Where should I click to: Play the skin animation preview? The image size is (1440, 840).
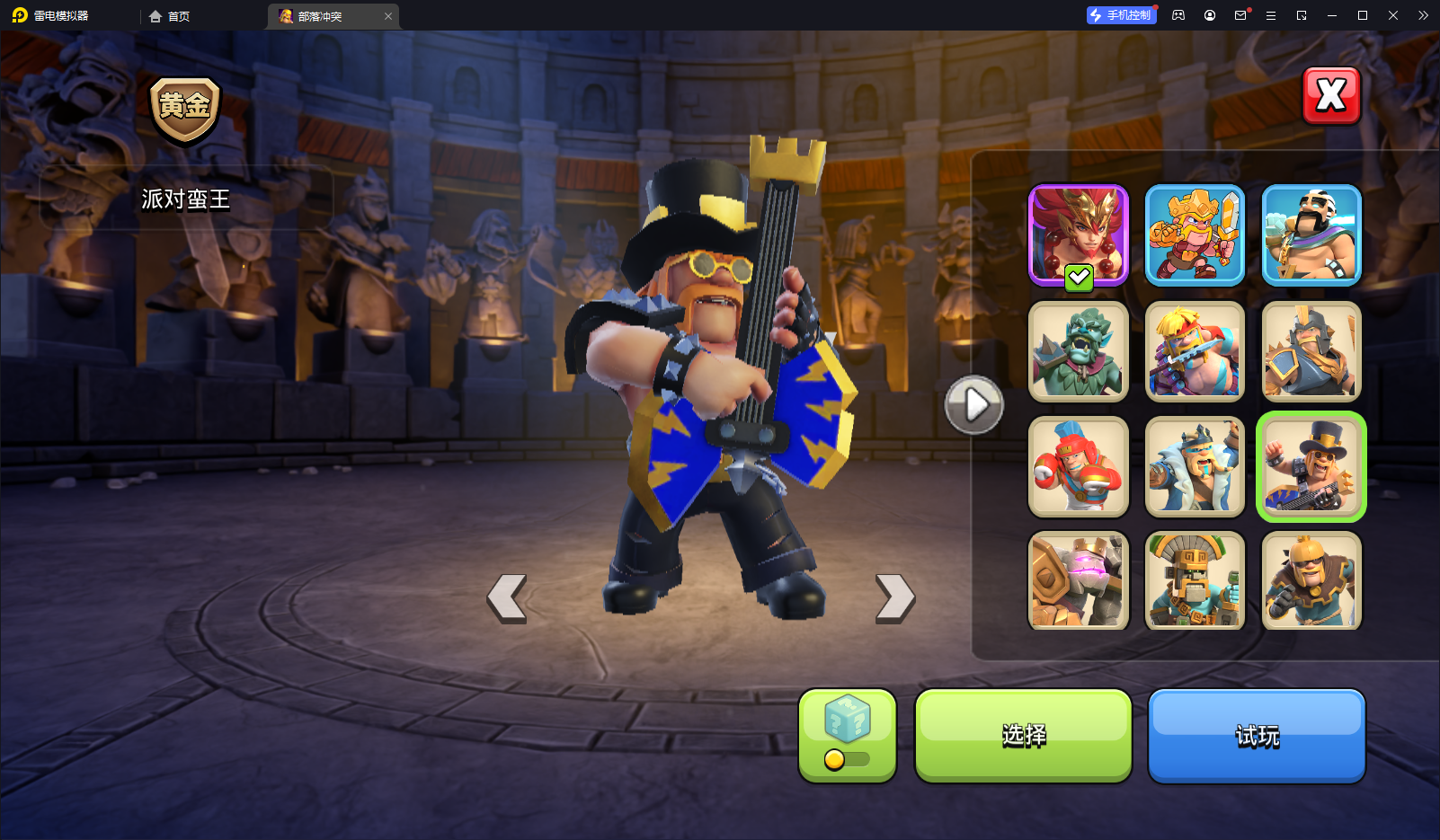[973, 405]
